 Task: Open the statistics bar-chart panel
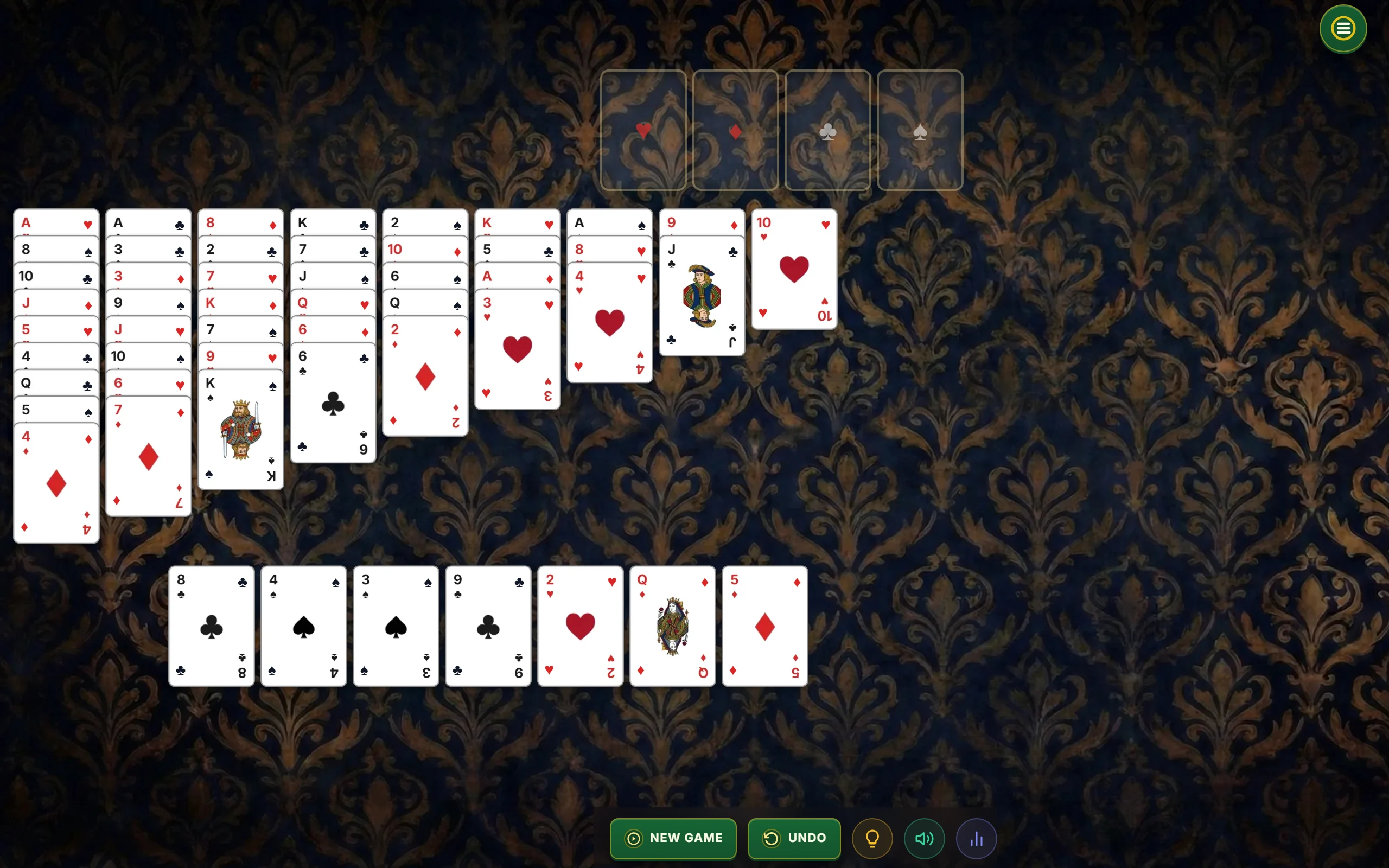(976, 838)
